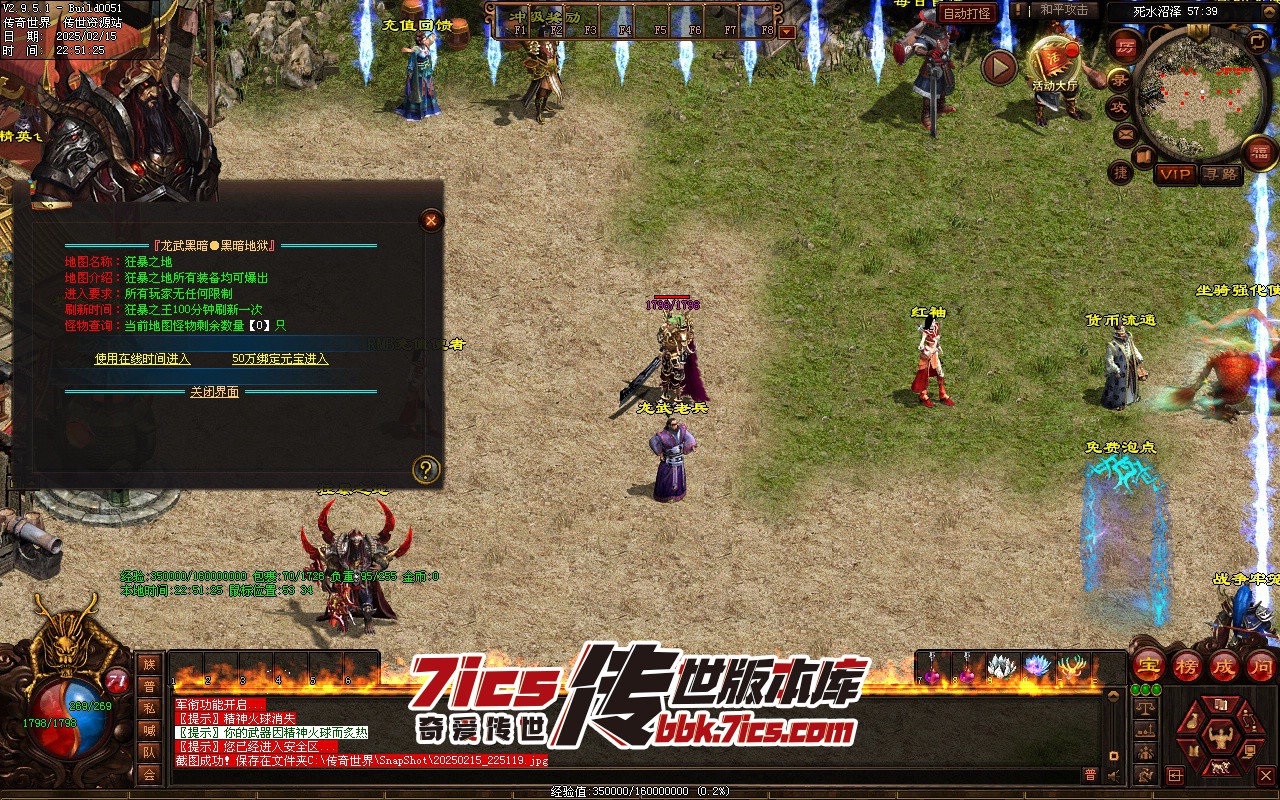Switch chat to the 私 private channel
Screen dimensions: 1280x800
coord(149,708)
